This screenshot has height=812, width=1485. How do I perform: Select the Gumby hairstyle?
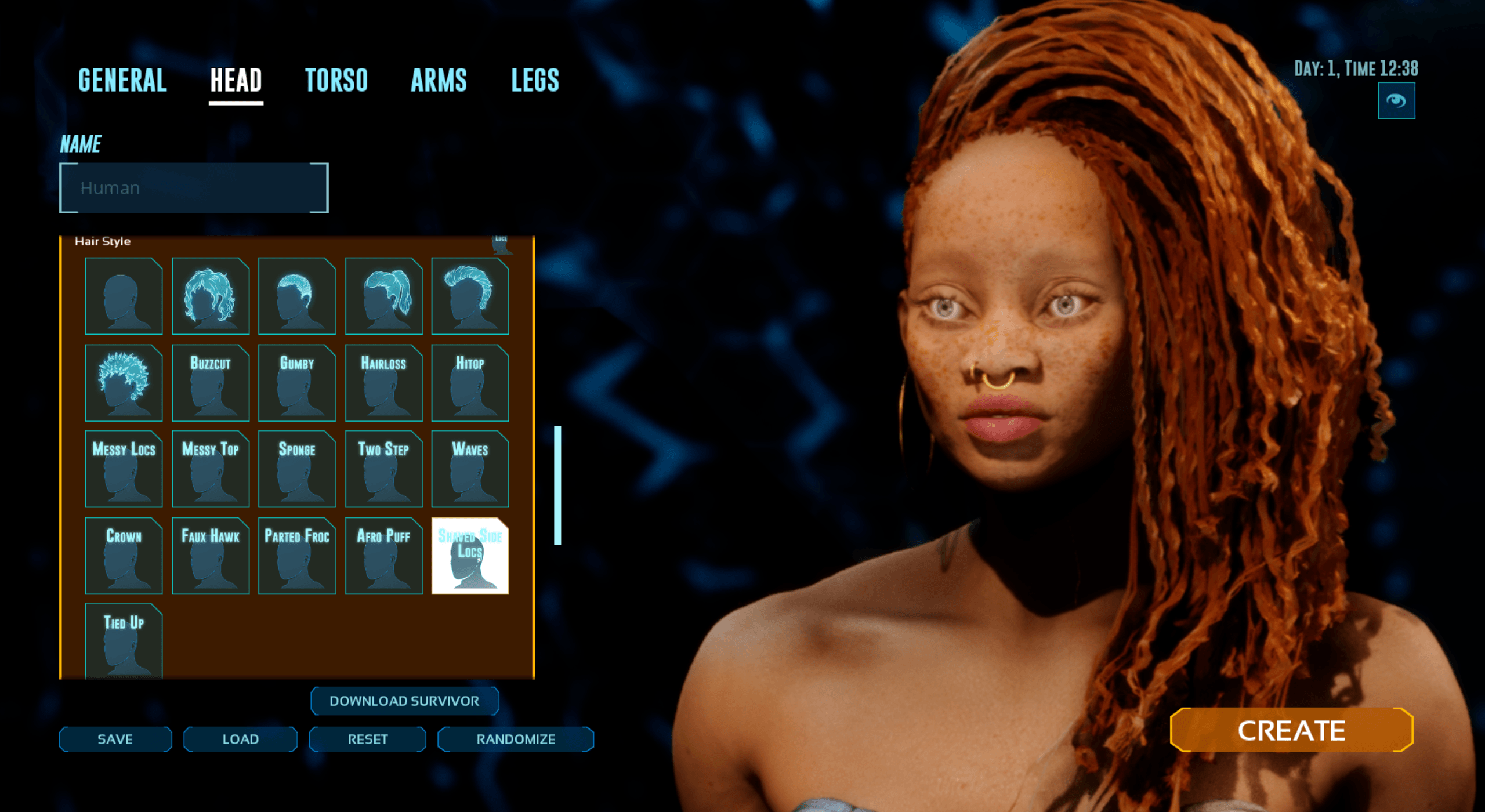tap(297, 383)
